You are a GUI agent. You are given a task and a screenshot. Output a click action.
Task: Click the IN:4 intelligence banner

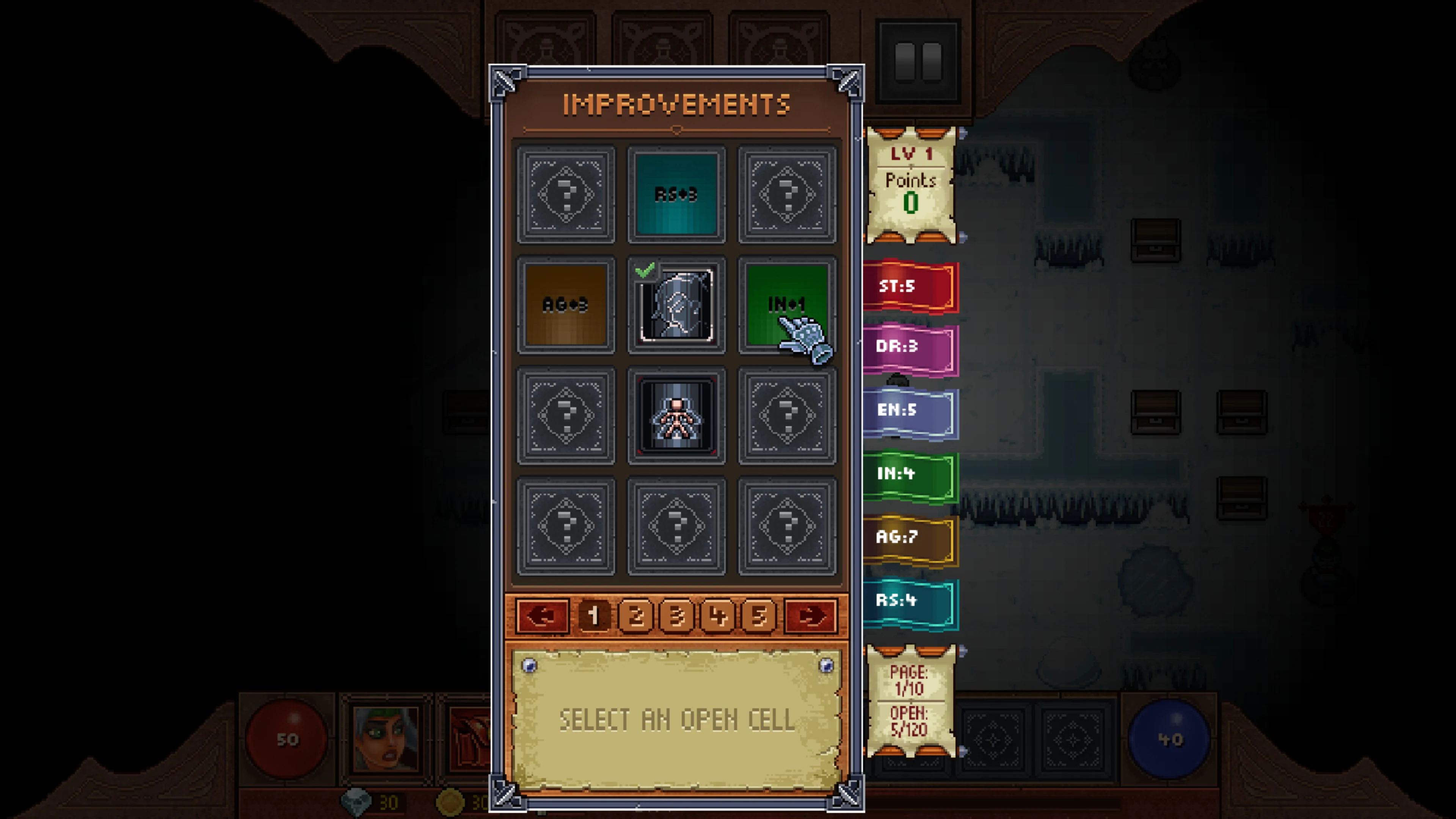[x=908, y=474]
